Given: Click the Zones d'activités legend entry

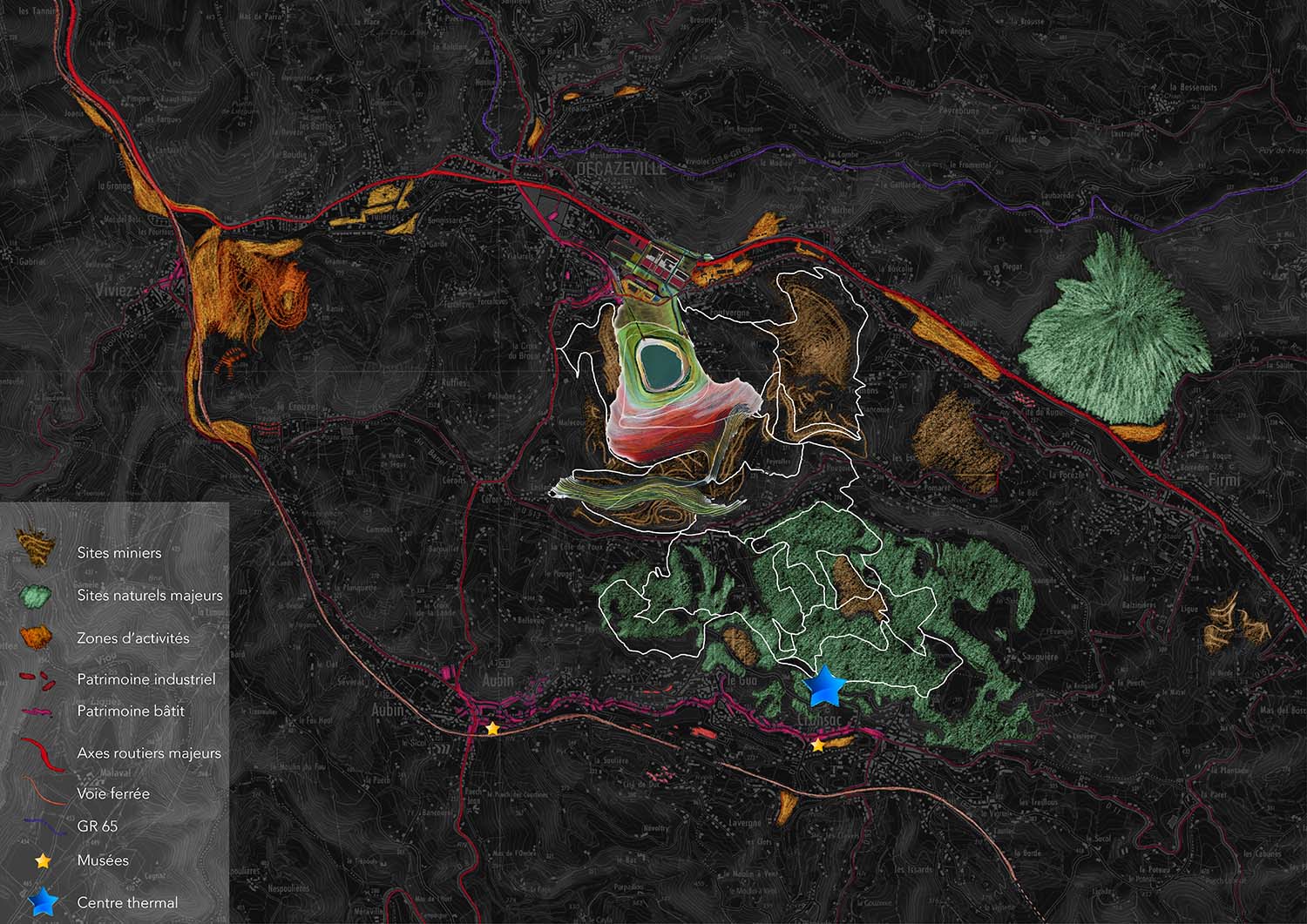Looking at the screenshot, I should point(132,638).
